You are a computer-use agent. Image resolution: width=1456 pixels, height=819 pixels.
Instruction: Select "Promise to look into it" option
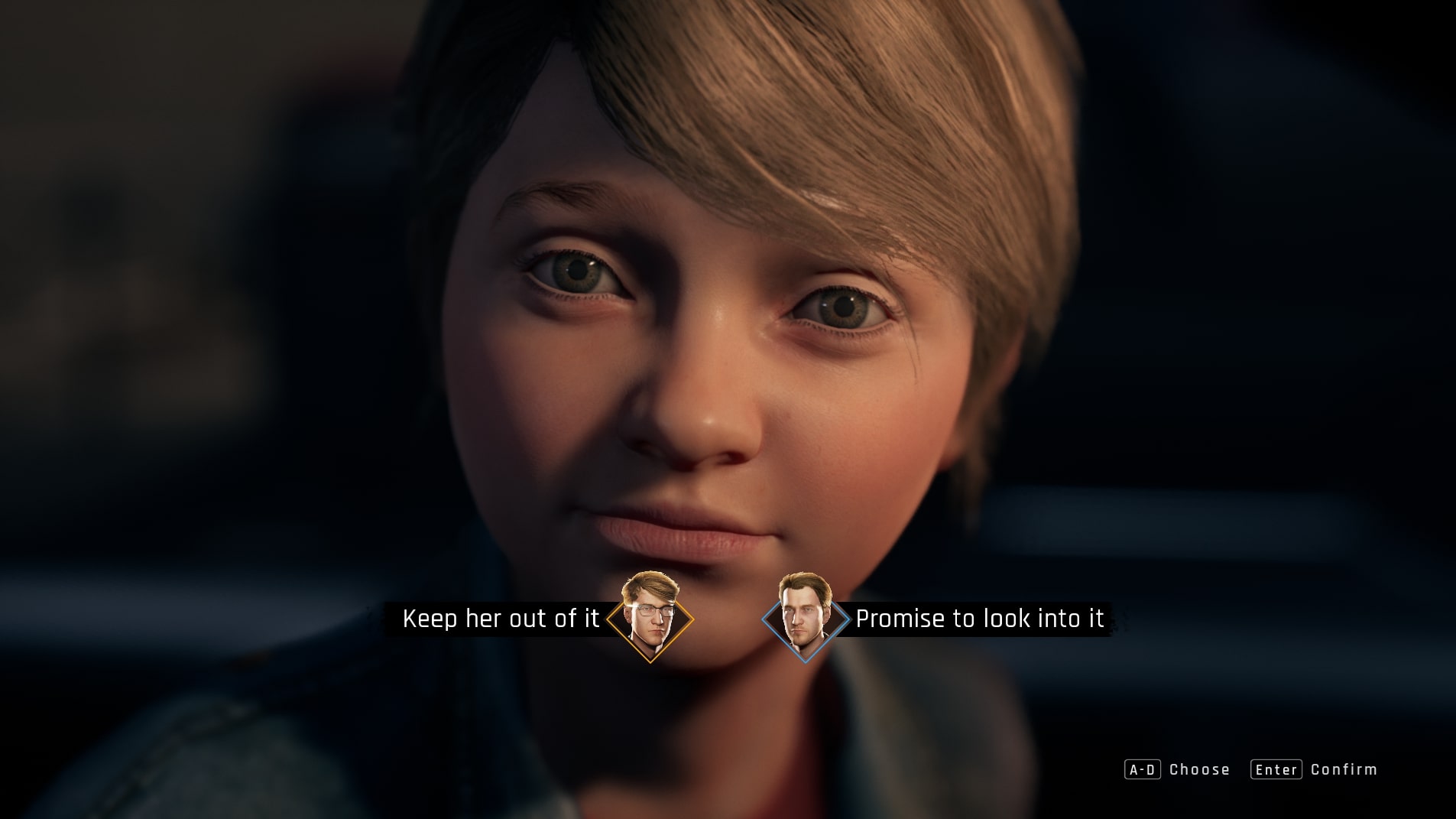click(x=979, y=619)
